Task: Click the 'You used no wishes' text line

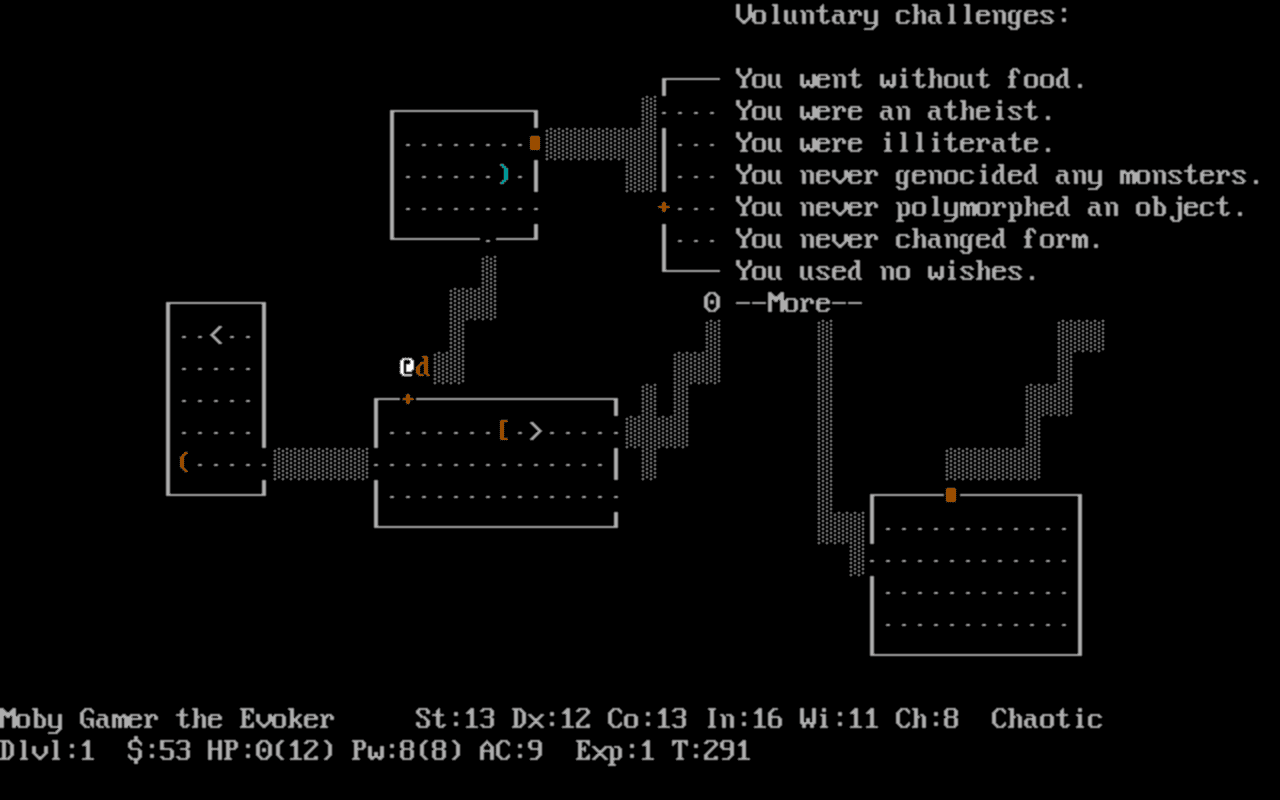Action: [x=885, y=270]
